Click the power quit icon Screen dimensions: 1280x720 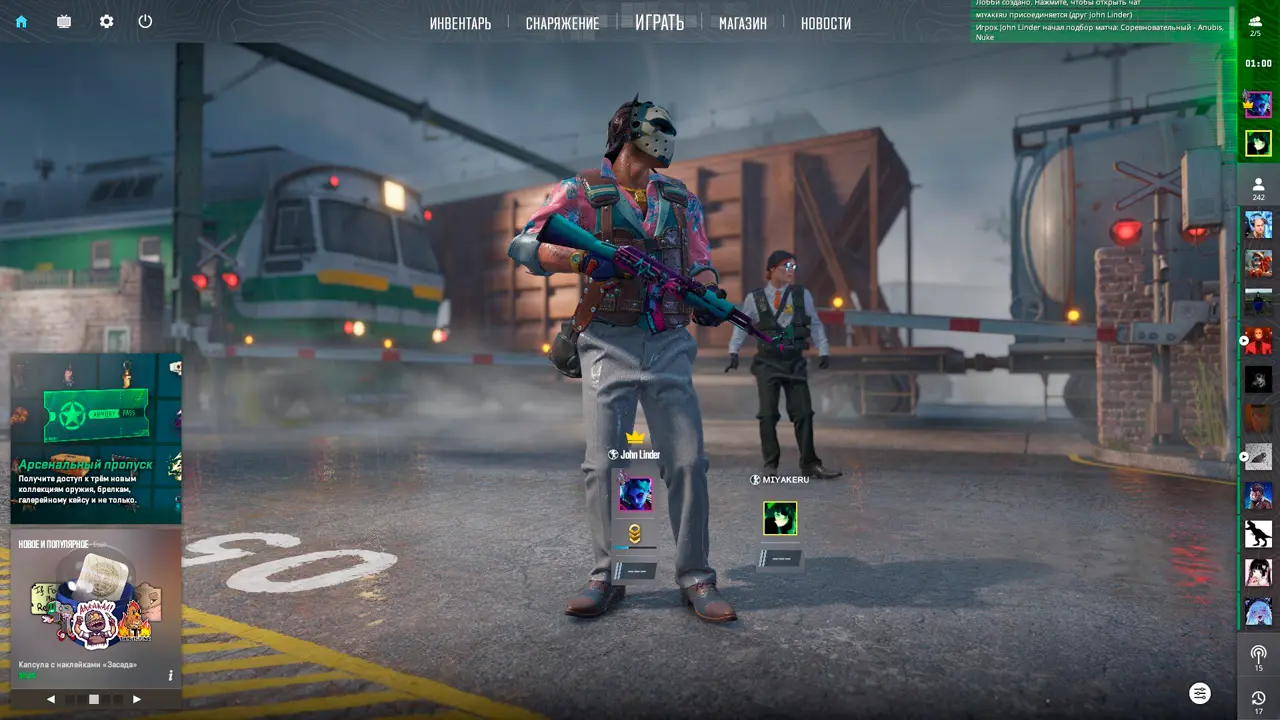click(145, 21)
